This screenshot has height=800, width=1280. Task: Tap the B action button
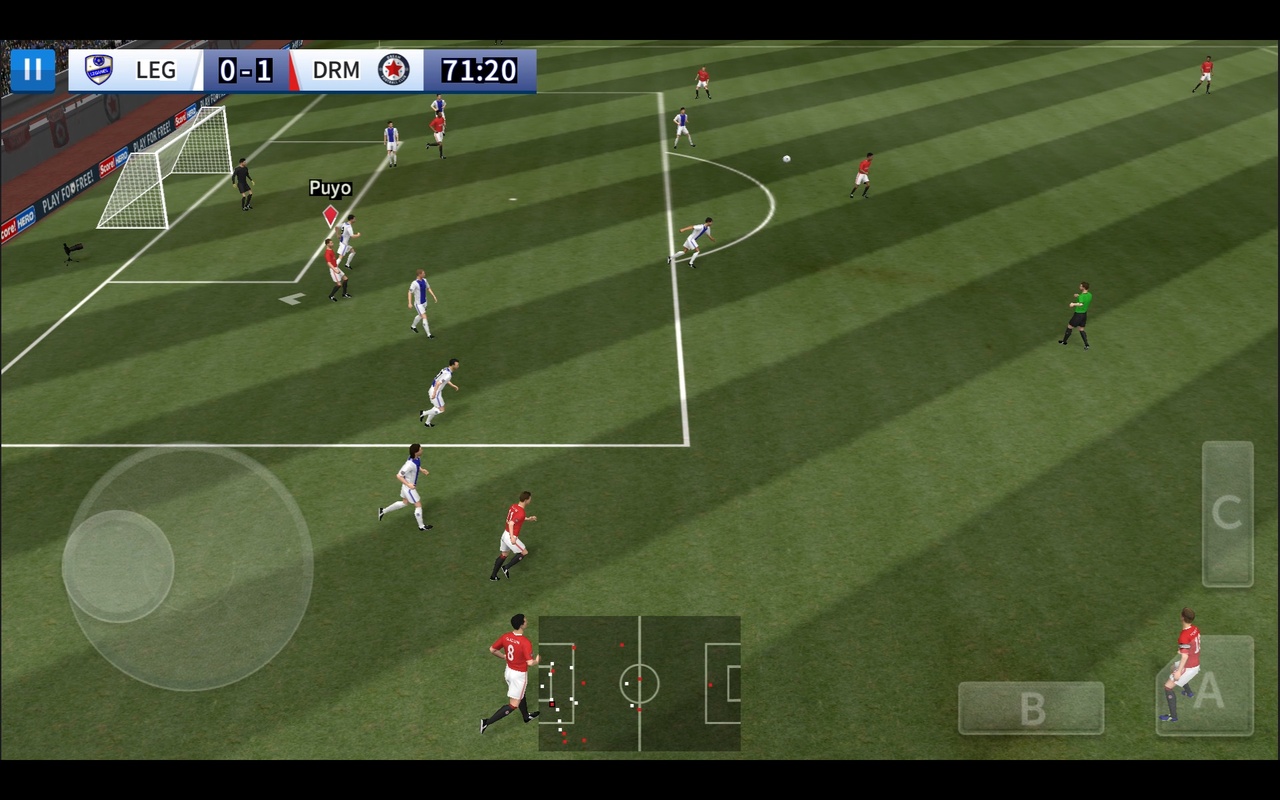point(1031,708)
